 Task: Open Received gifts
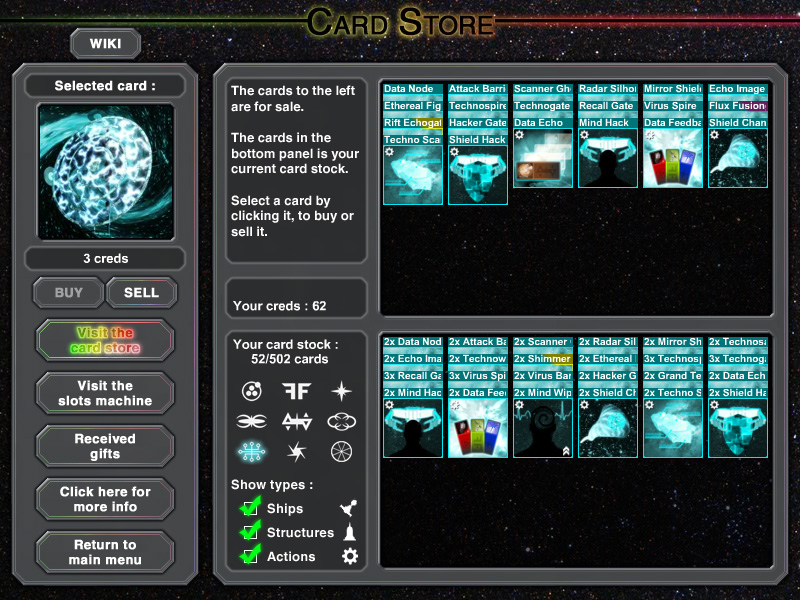[x=105, y=446]
